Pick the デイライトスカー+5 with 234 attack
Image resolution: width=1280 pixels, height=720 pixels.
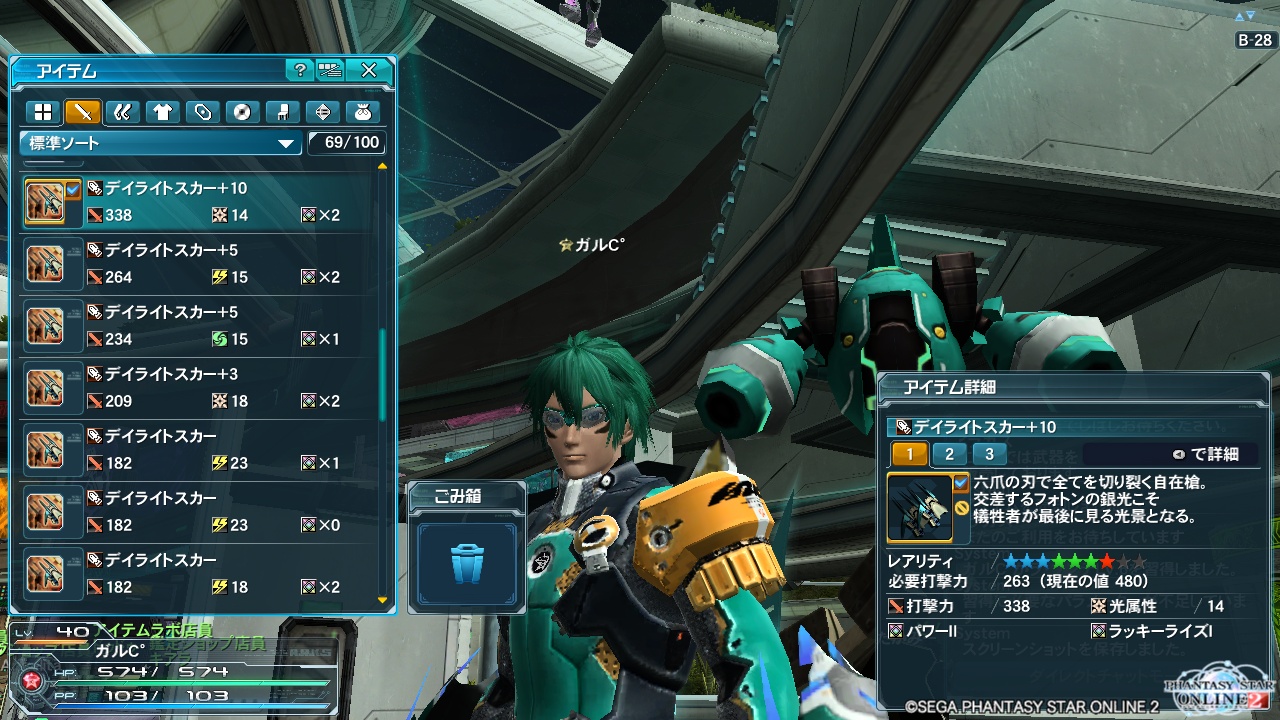pos(200,326)
